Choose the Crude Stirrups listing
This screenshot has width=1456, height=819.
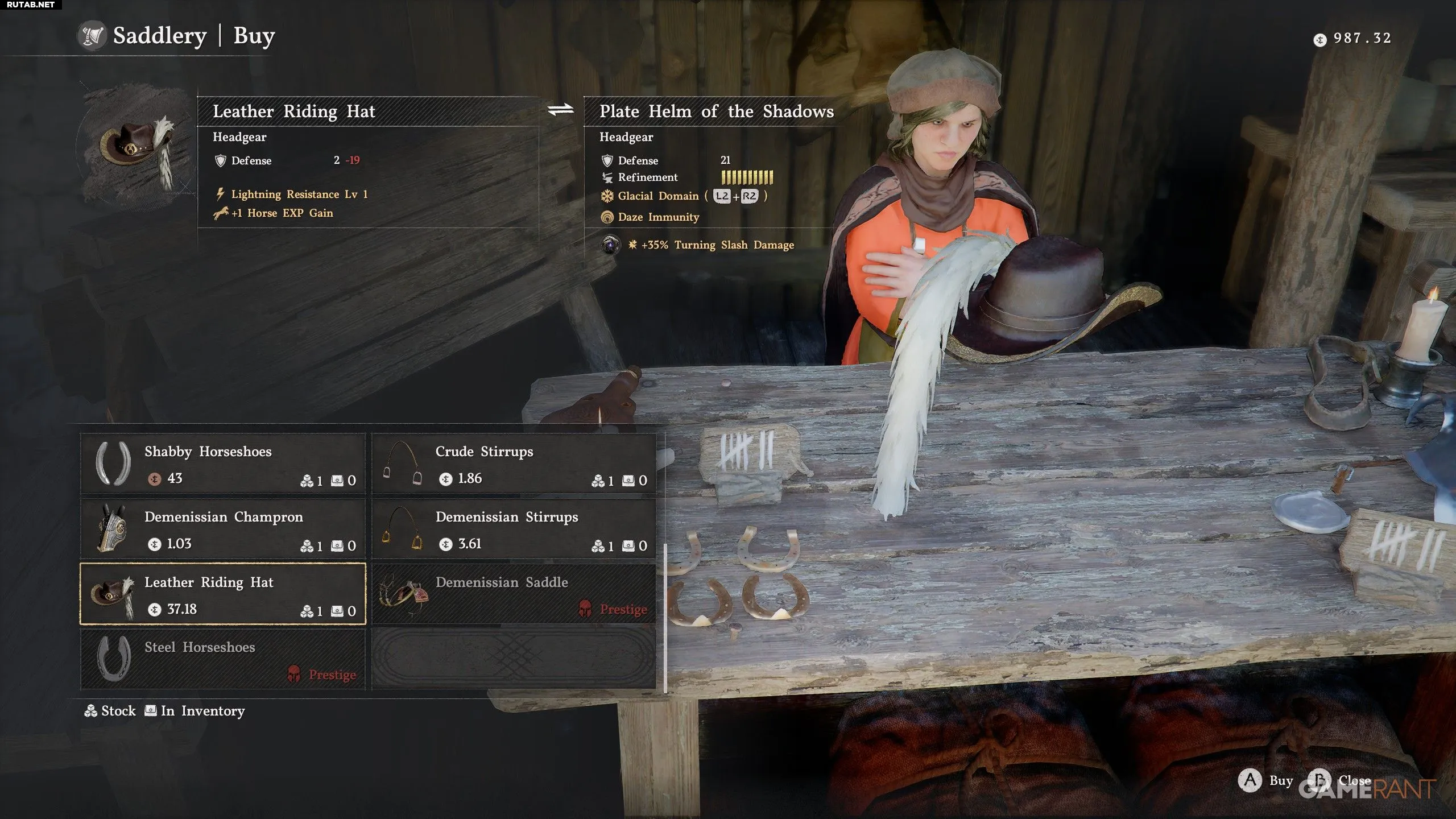pos(514,464)
